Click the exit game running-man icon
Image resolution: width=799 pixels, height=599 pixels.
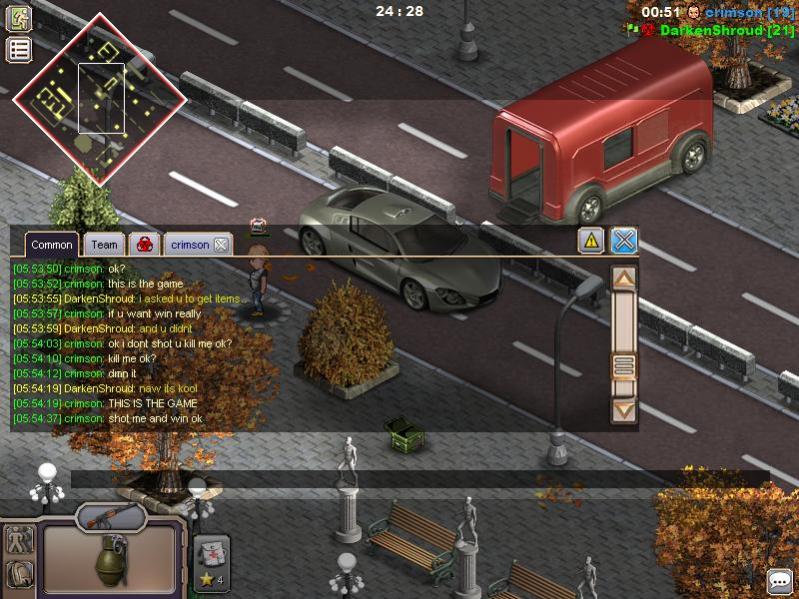(19, 18)
